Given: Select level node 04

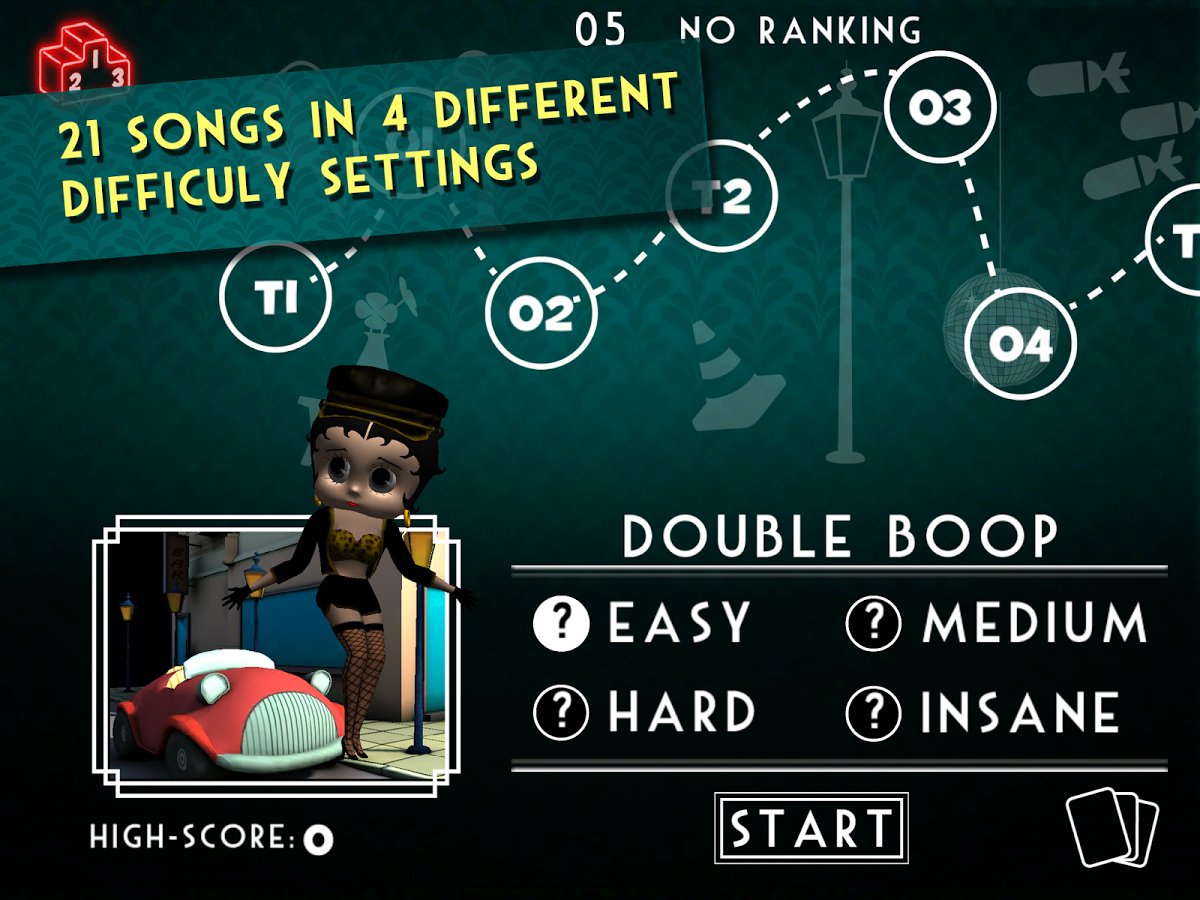Looking at the screenshot, I should [x=1020, y=344].
